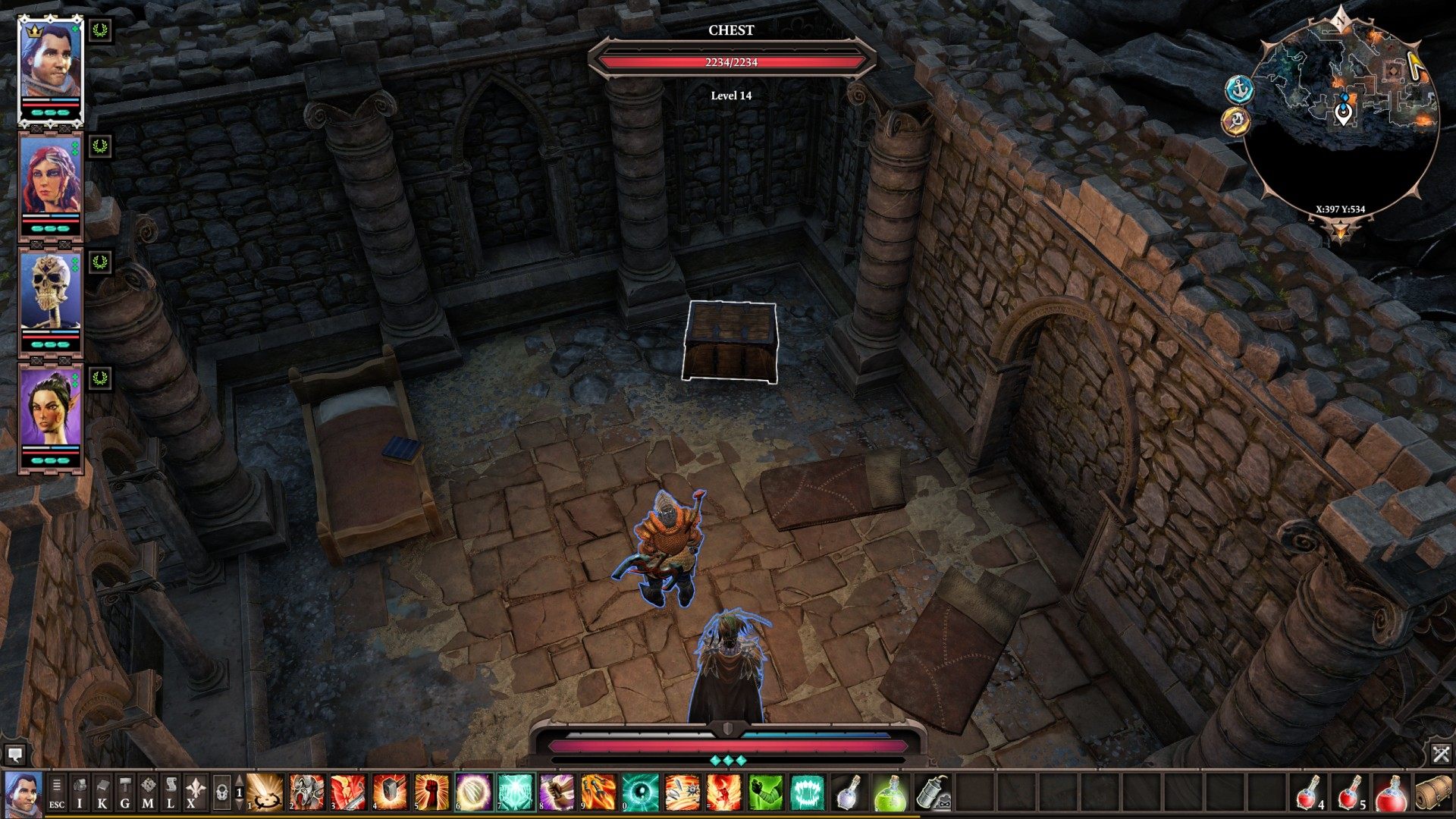This screenshot has width=1456, height=819.
Task: Click the blue anchor waypoint button
Action: [1239, 89]
